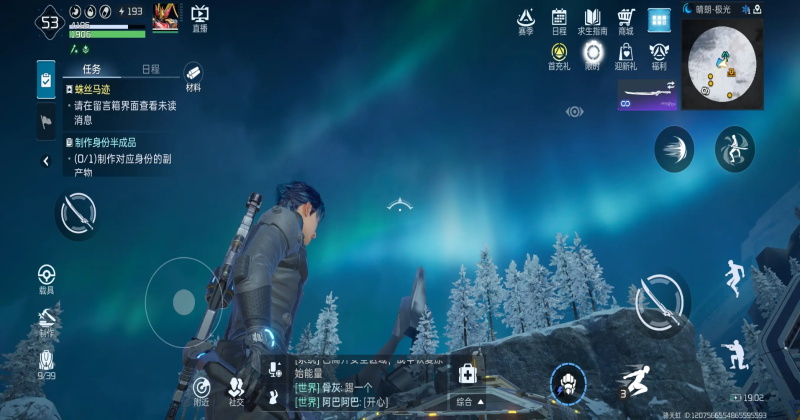Open the 福利 welfare rewards
Viewport: 800px width, 420px height.
(x=658, y=55)
